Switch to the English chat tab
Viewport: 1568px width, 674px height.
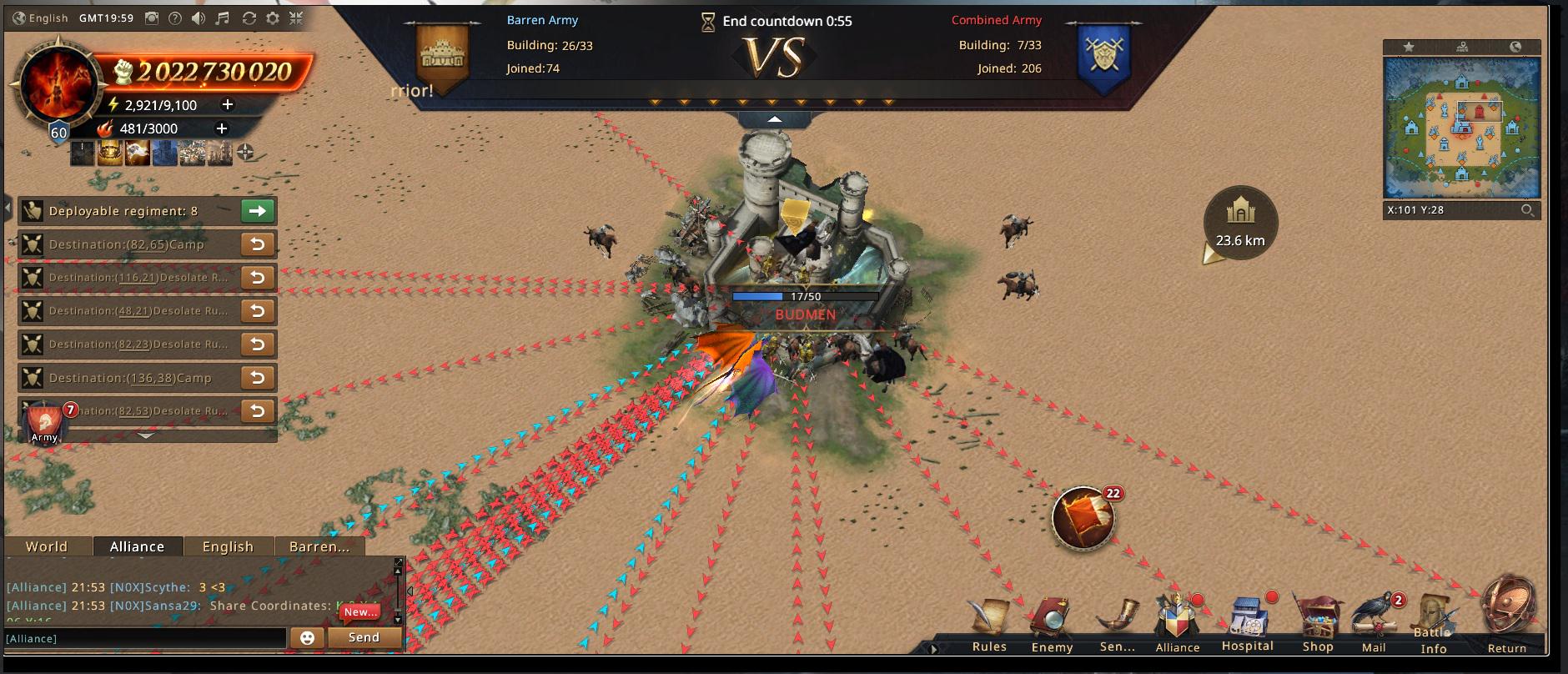[x=228, y=546]
